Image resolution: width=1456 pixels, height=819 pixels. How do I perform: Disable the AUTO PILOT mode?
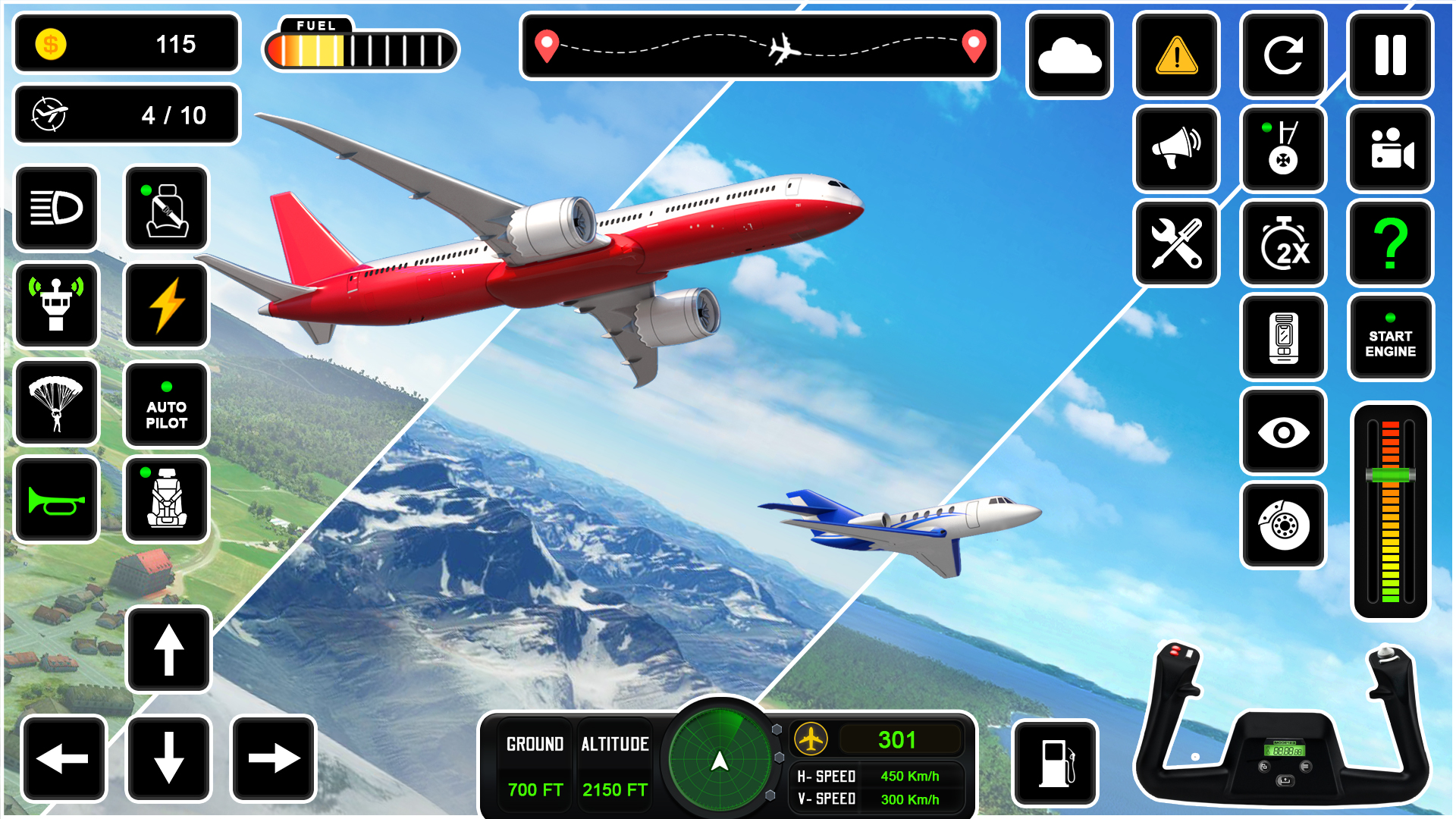point(166,403)
